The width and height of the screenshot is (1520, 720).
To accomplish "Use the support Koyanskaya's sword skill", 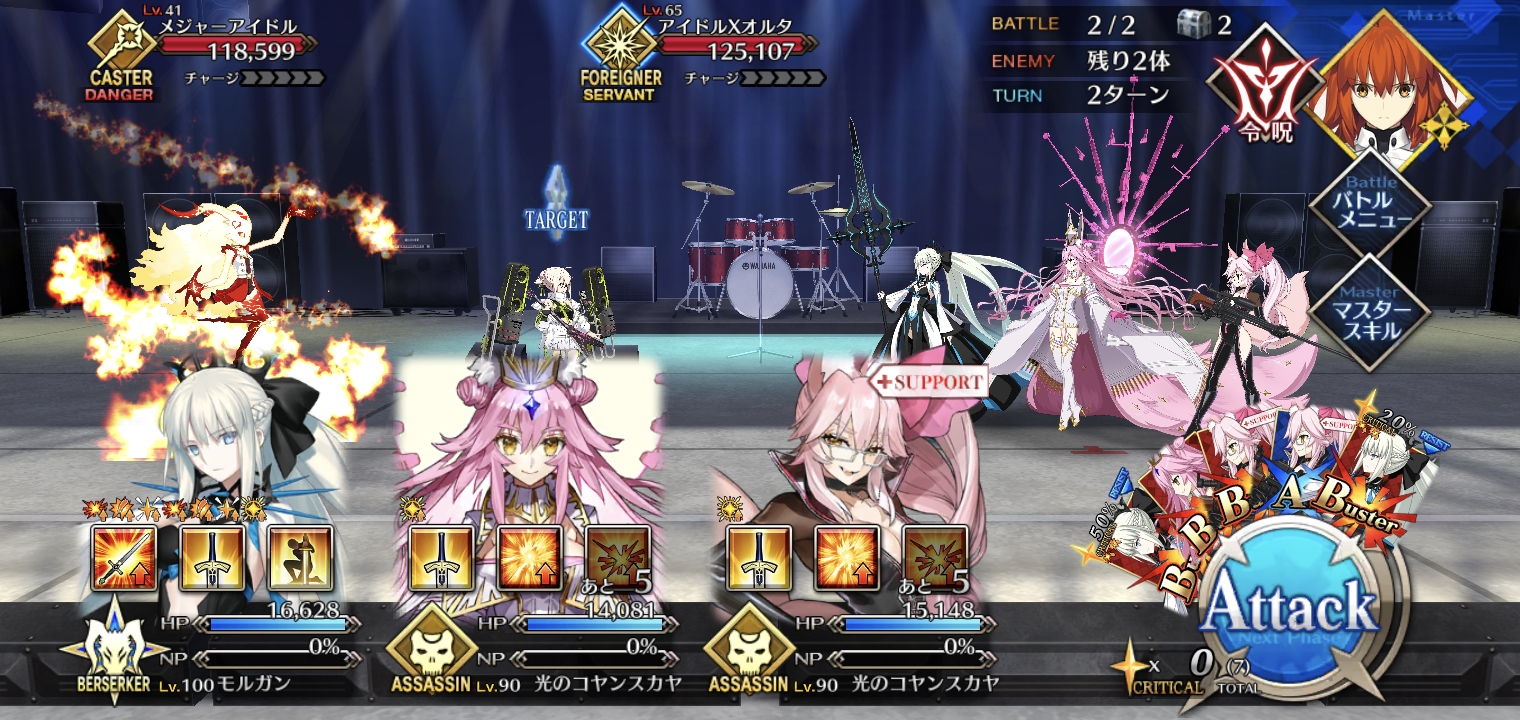I will [759, 559].
